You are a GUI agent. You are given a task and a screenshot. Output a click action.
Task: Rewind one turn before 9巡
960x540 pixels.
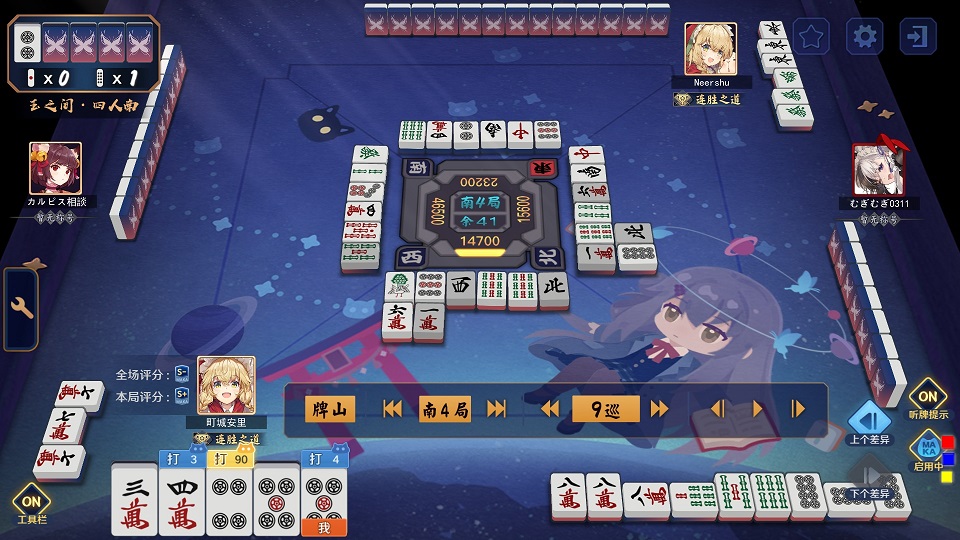pos(550,409)
